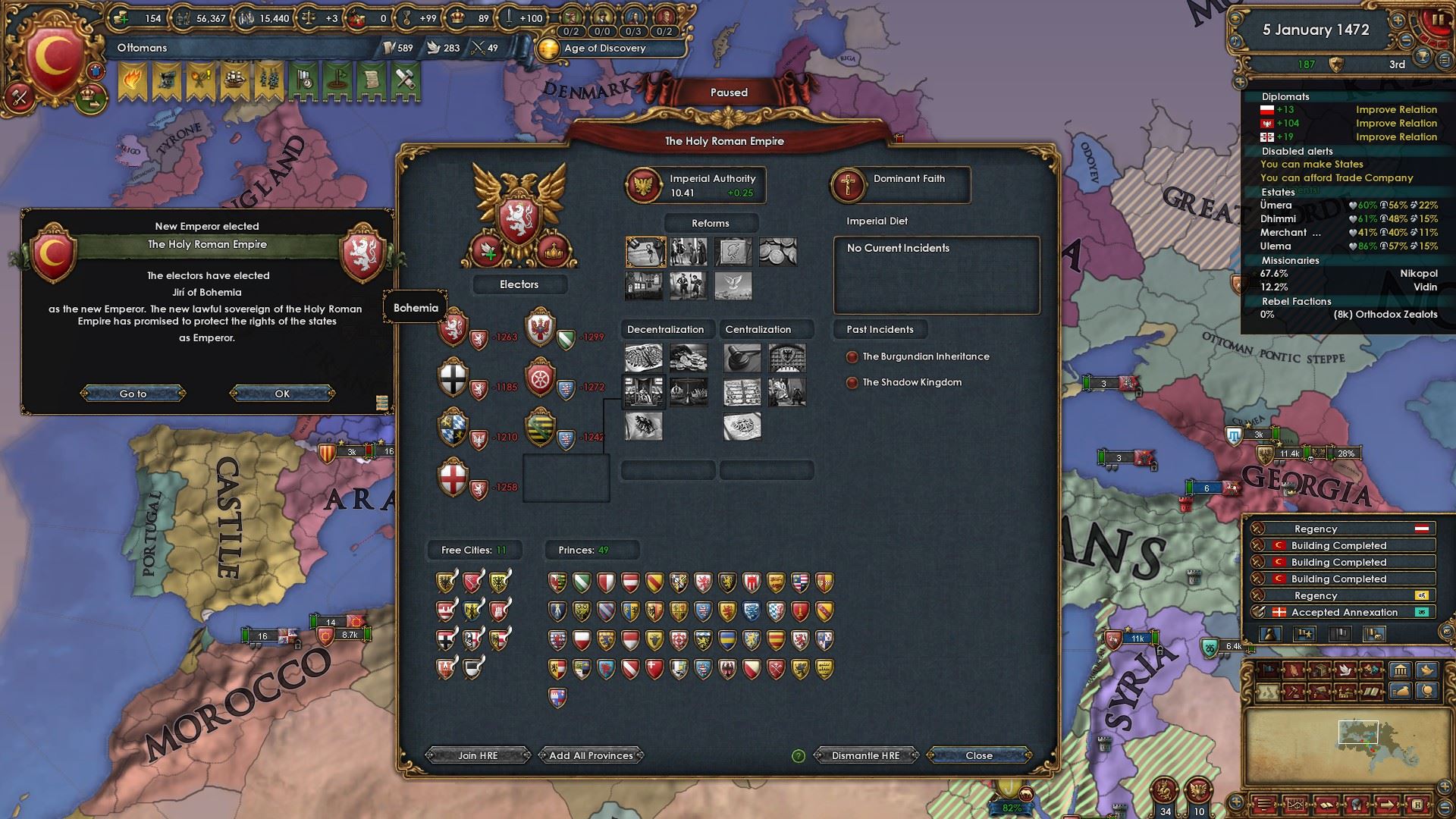This screenshot has height=819, width=1456.
Task: Click the Dominant Faith cross icon
Action: click(848, 185)
